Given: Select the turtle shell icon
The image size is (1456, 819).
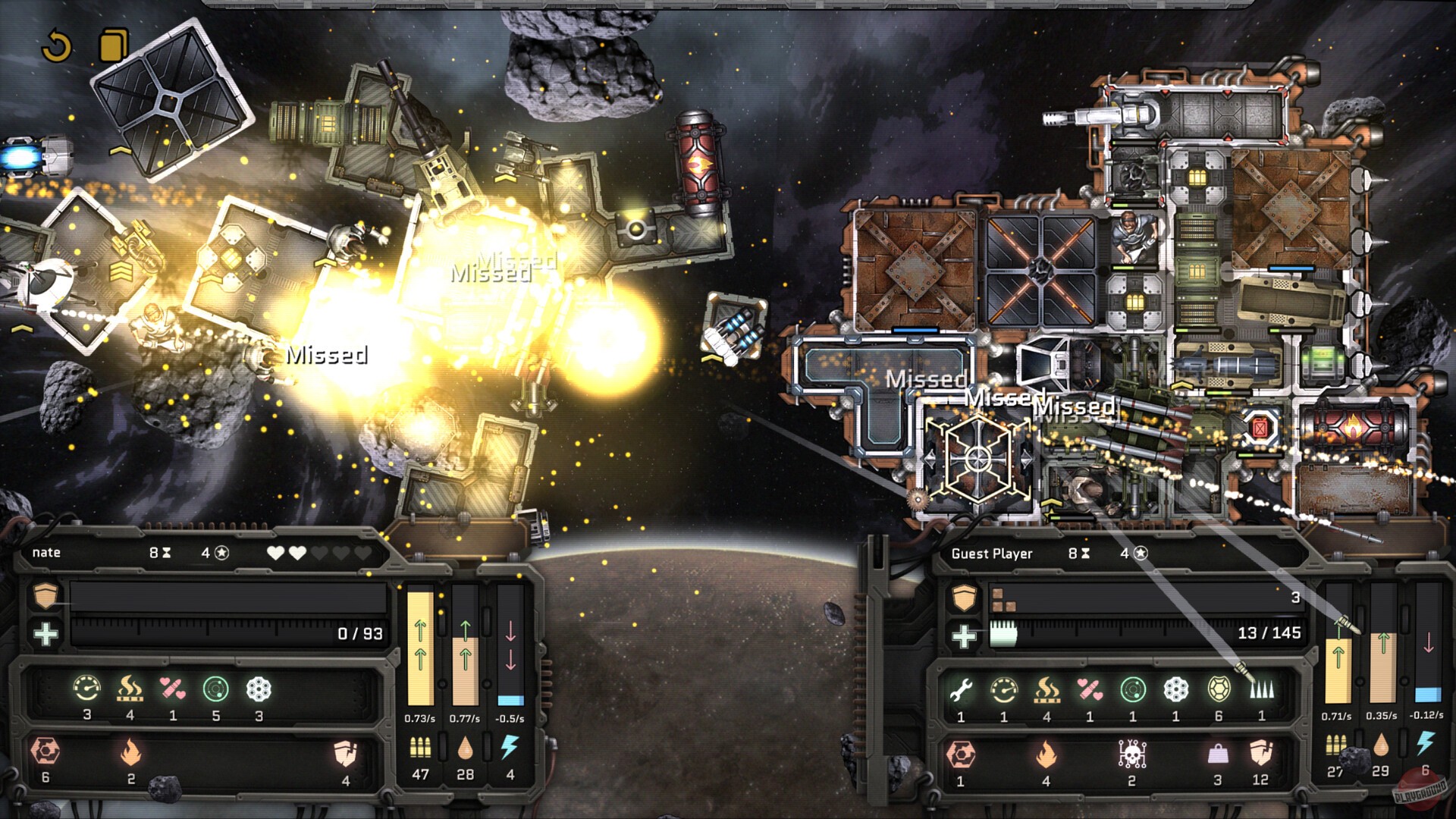Looking at the screenshot, I should (1218, 689).
